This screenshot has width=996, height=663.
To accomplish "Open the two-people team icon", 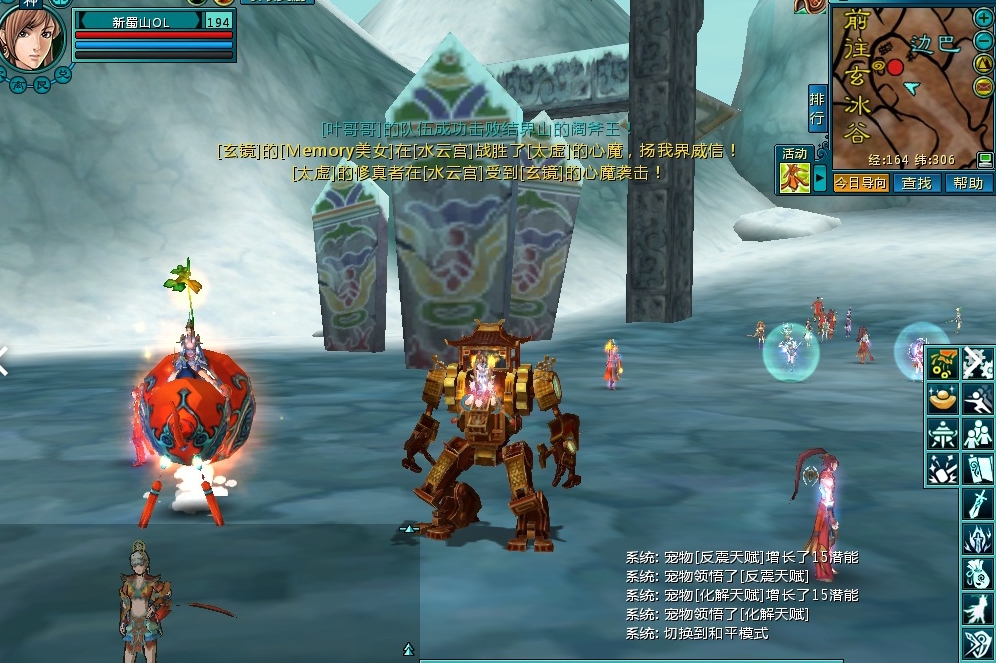I will 977,433.
